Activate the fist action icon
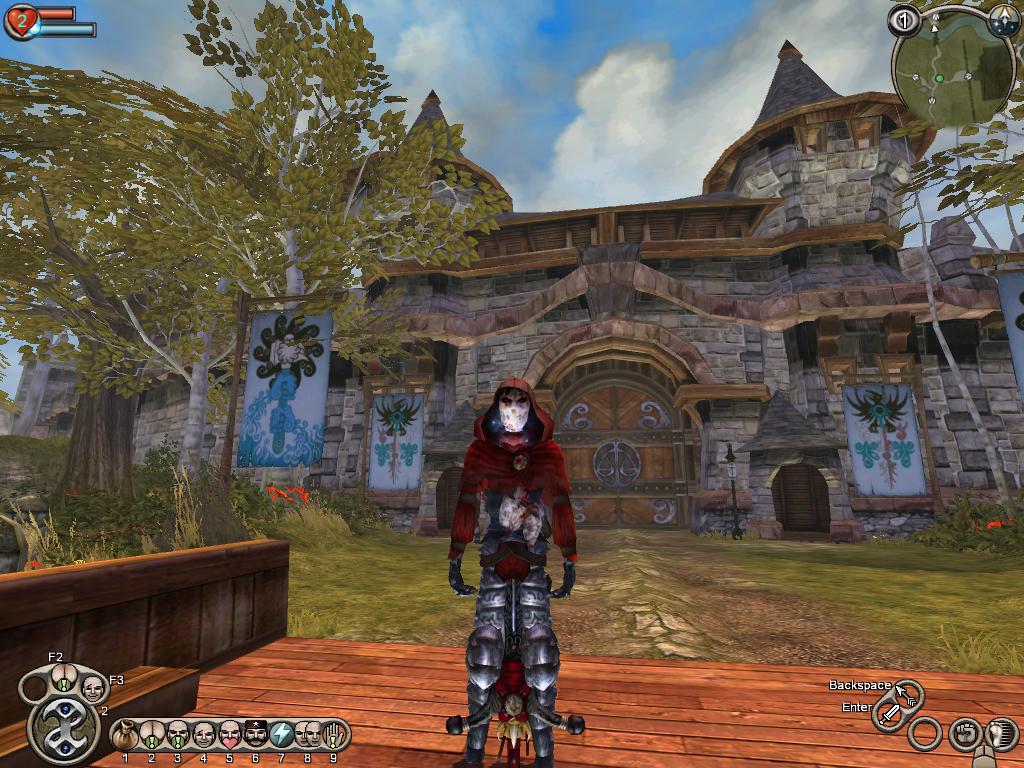Viewport: 1024px width, 768px height. 963,733
